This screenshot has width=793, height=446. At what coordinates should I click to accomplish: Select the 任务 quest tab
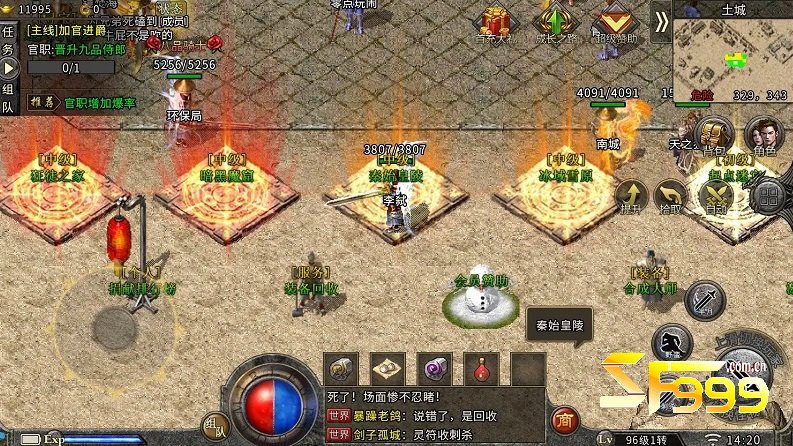click(x=9, y=40)
